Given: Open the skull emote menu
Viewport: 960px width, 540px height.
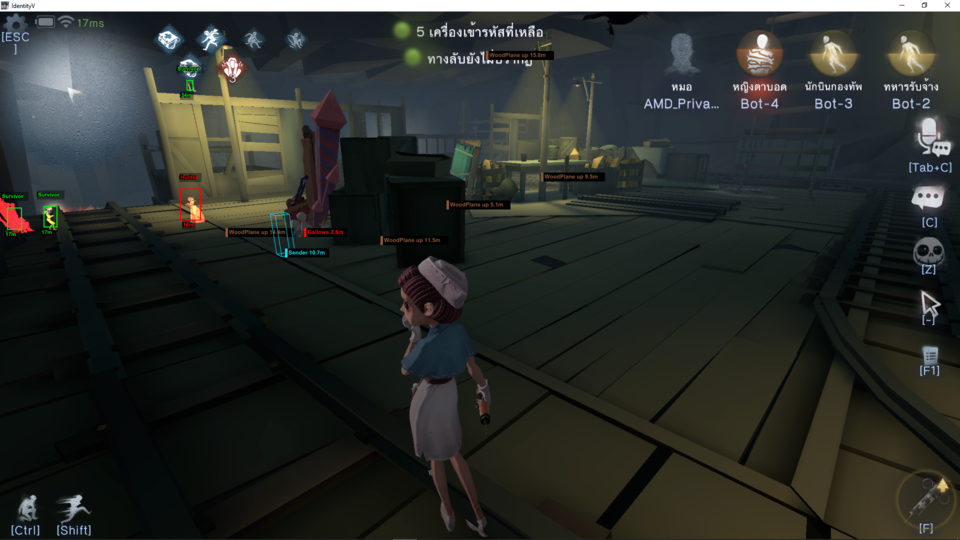Looking at the screenshot, I should click(x=929, y=251).
